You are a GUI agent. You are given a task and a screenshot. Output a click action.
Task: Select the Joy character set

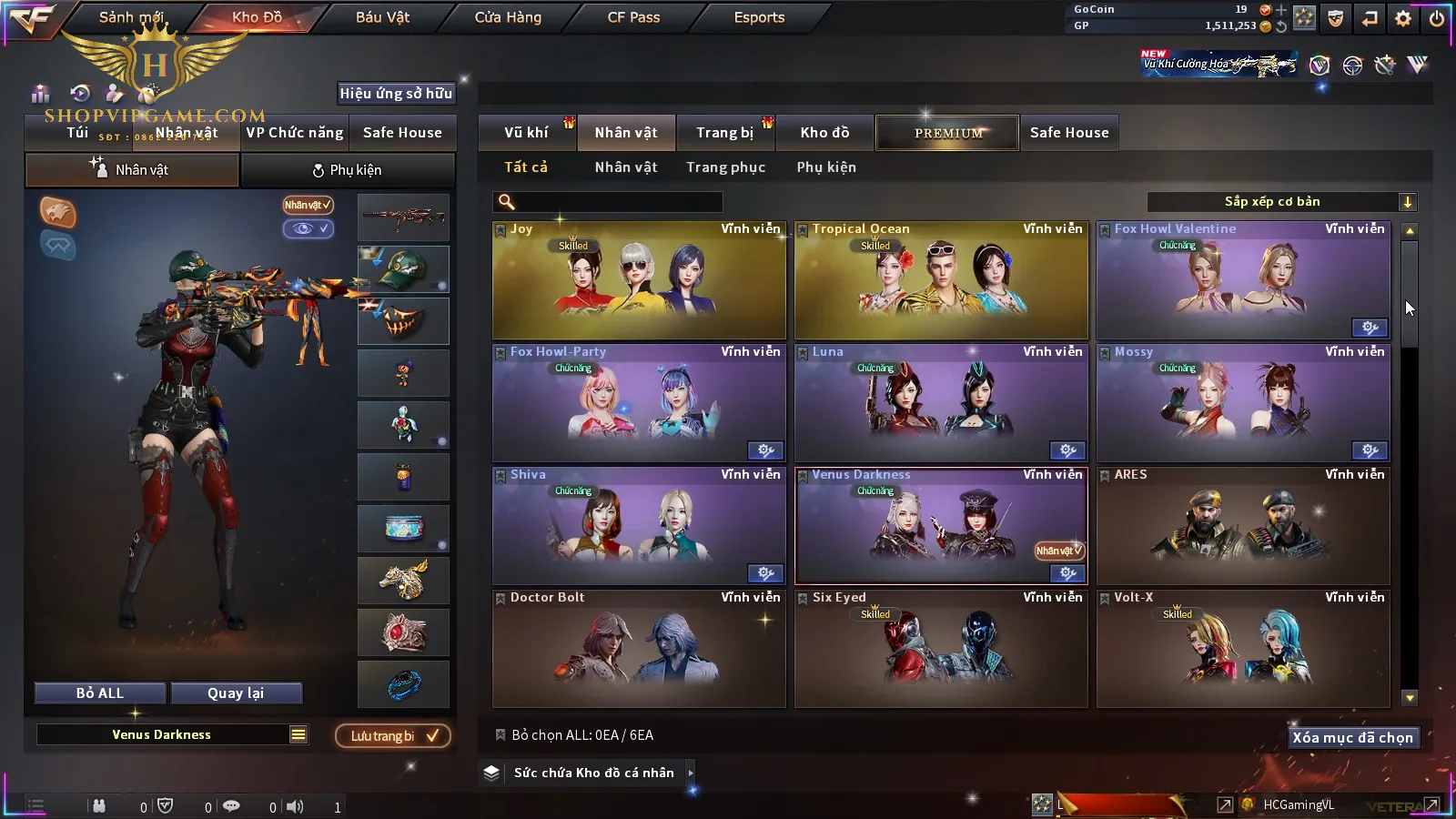[x=639, y=280]
